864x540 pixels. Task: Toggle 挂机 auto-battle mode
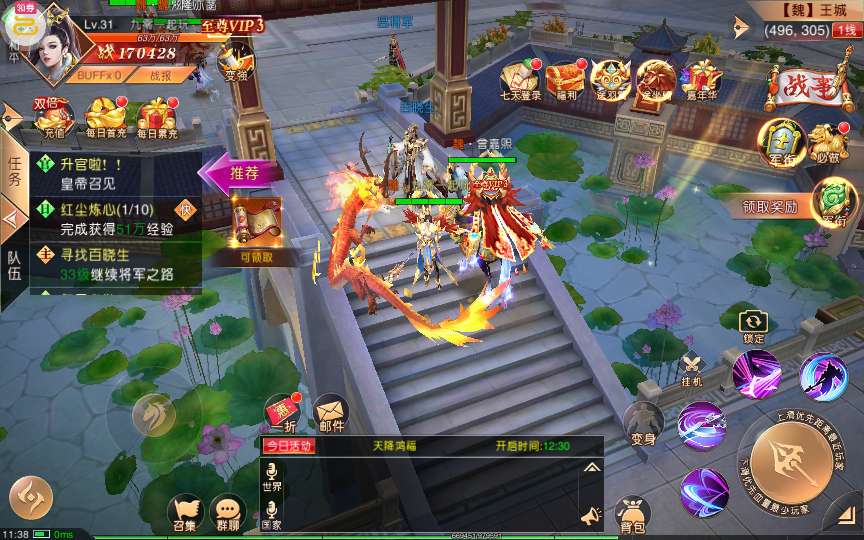692,367
